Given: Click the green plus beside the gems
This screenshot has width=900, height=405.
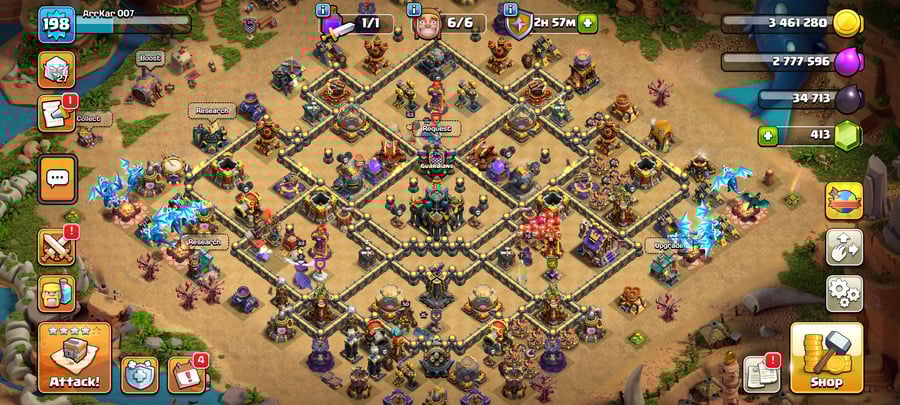Looking at the screenshot, I should 768,134.
